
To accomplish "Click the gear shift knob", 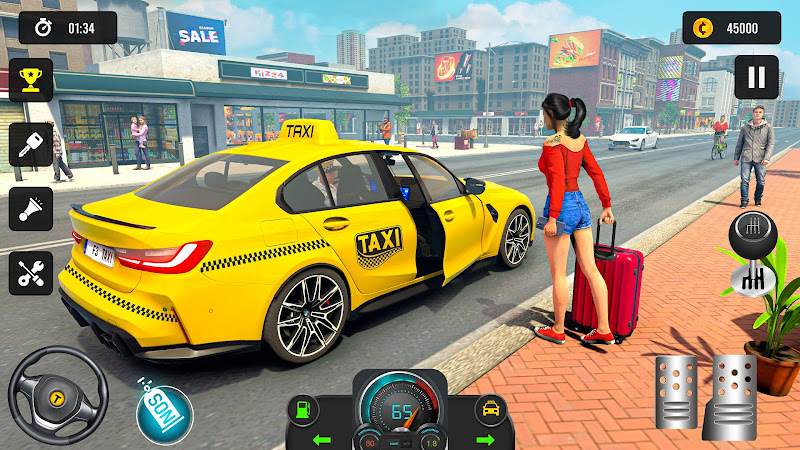I will point(754,236).
